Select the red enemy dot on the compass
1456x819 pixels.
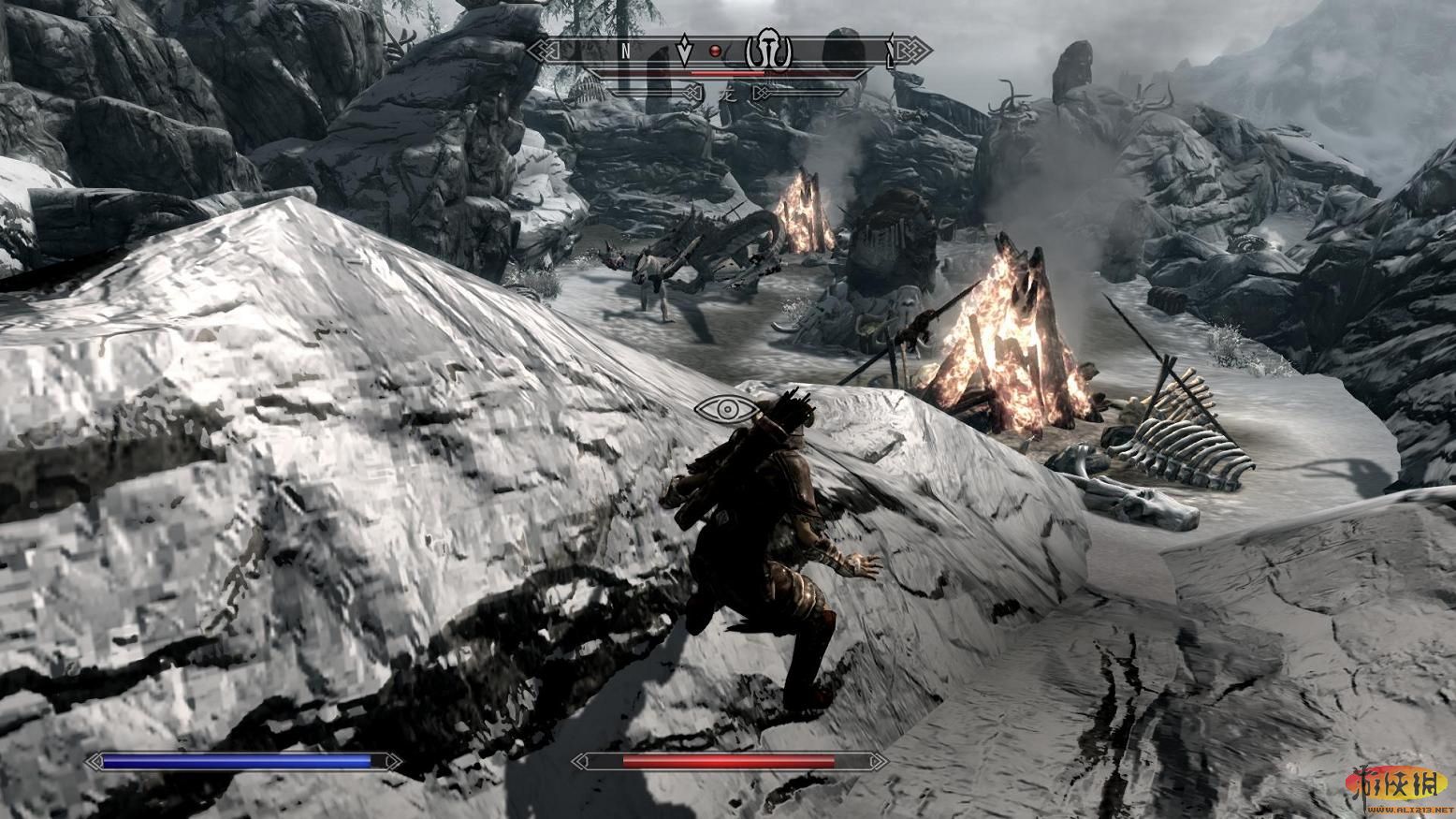pos(717,50)
